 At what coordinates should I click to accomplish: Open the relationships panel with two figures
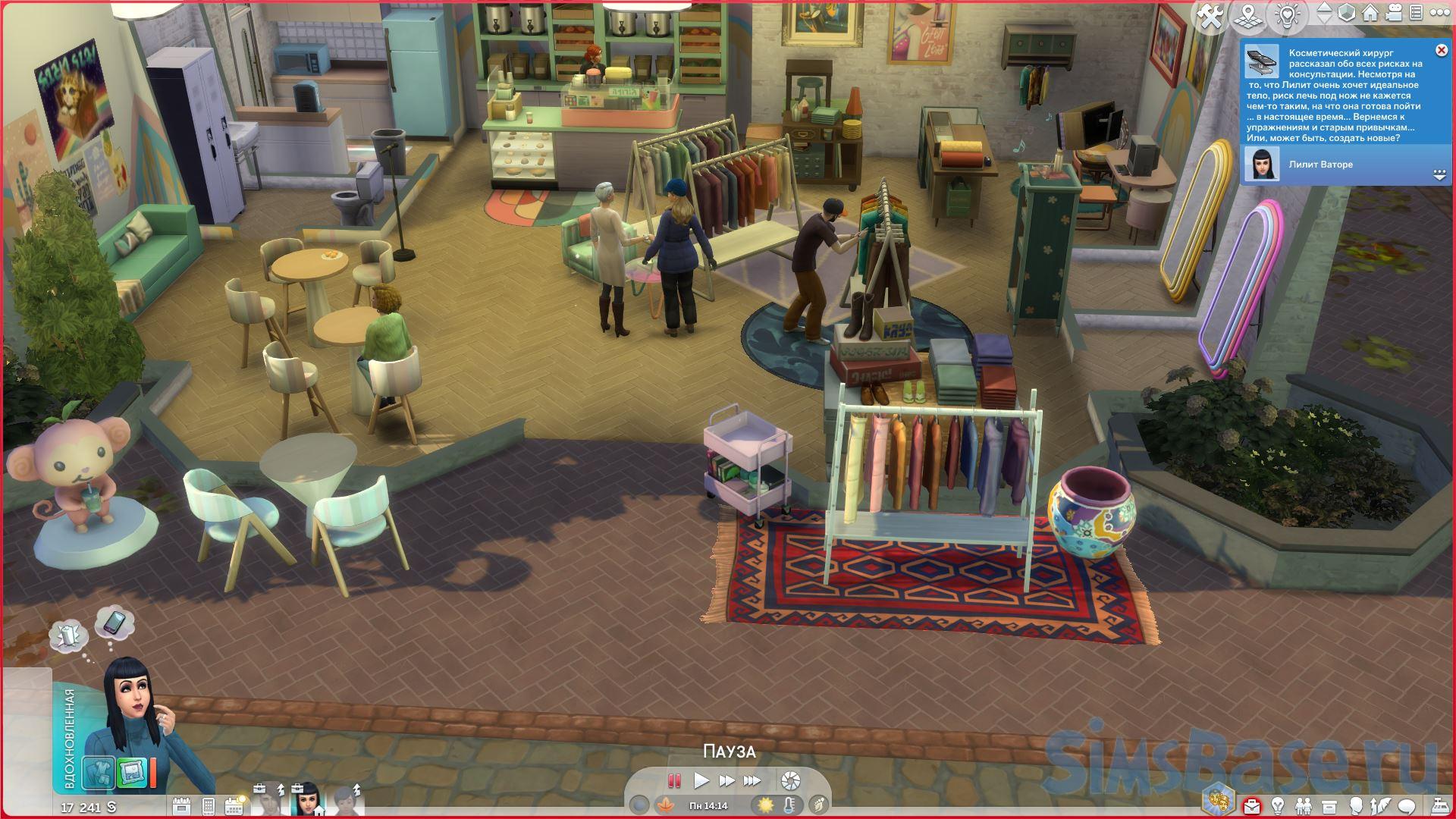pyautogui.click(x=1304, y=805)
